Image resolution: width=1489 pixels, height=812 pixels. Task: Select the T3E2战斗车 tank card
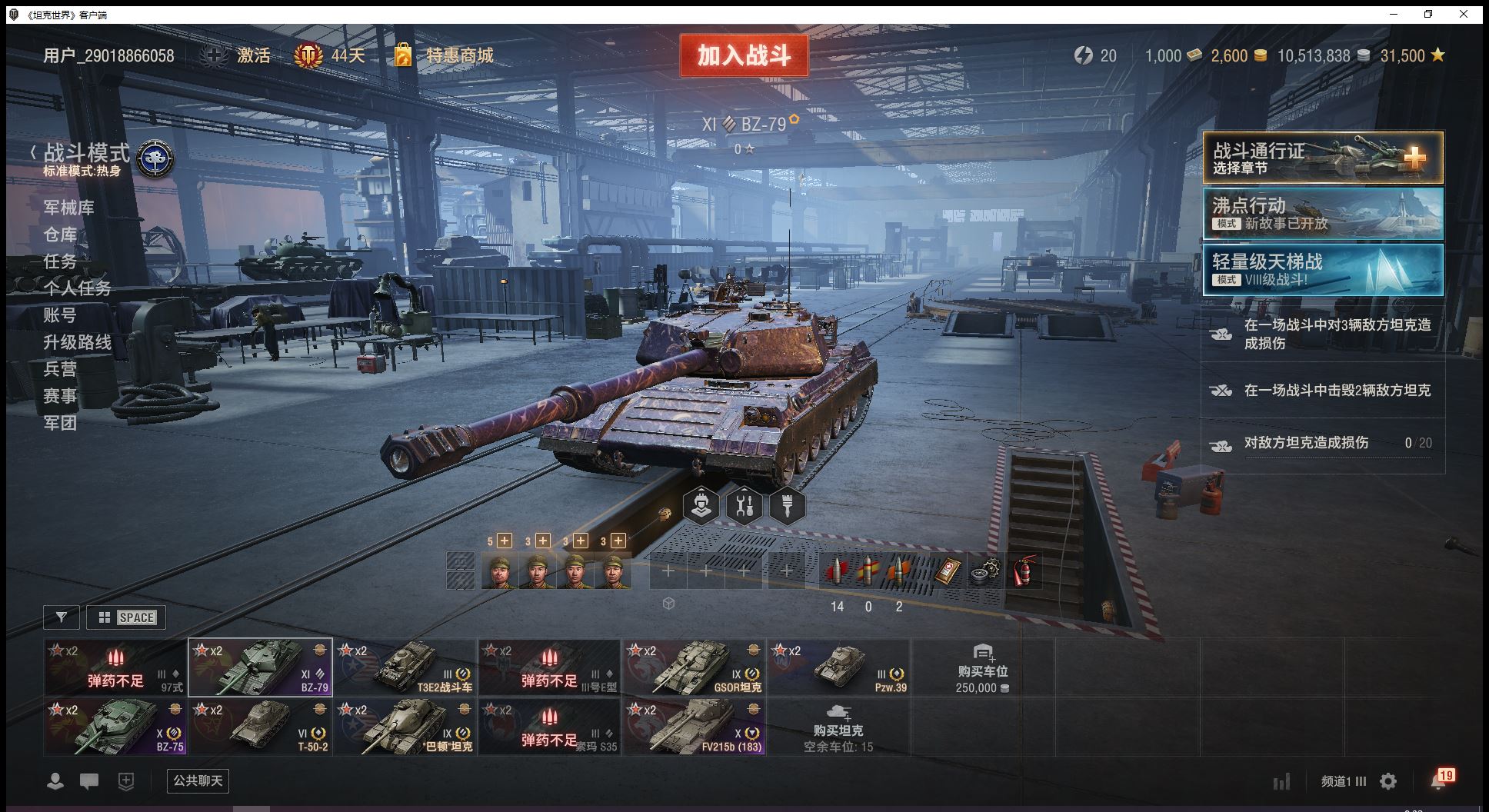405,667
